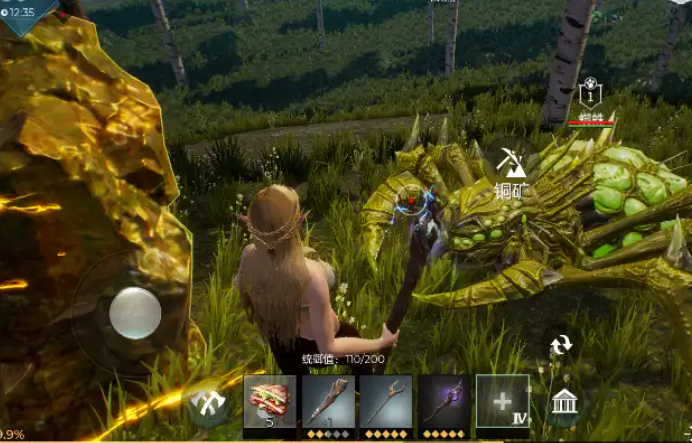This screenshot has height=443, width=692.
Task: Equip the purple-glowing staff slot
Action: tap(444, 400)
